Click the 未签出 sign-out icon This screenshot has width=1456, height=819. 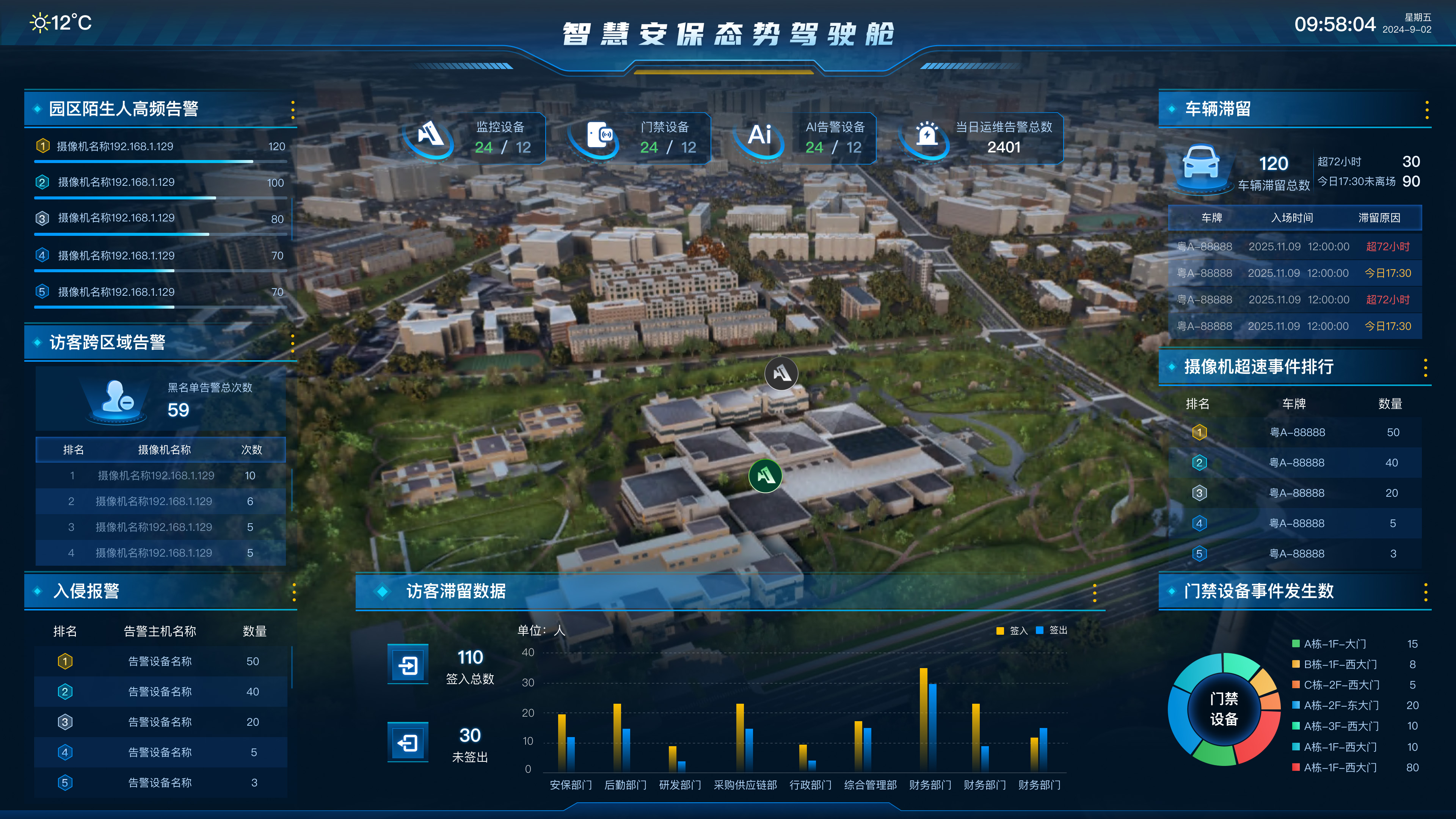(x=408, y=742)
